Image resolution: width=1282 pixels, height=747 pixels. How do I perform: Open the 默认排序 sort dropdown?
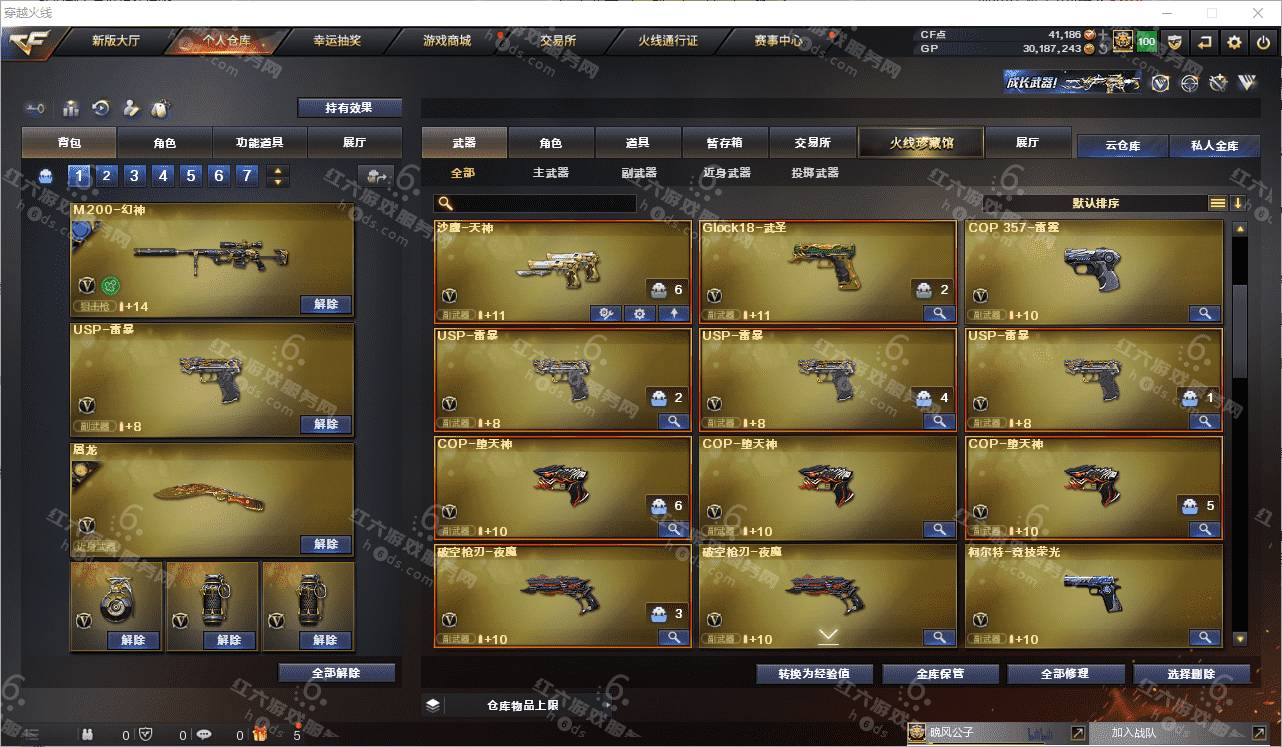coord(1095,203)
